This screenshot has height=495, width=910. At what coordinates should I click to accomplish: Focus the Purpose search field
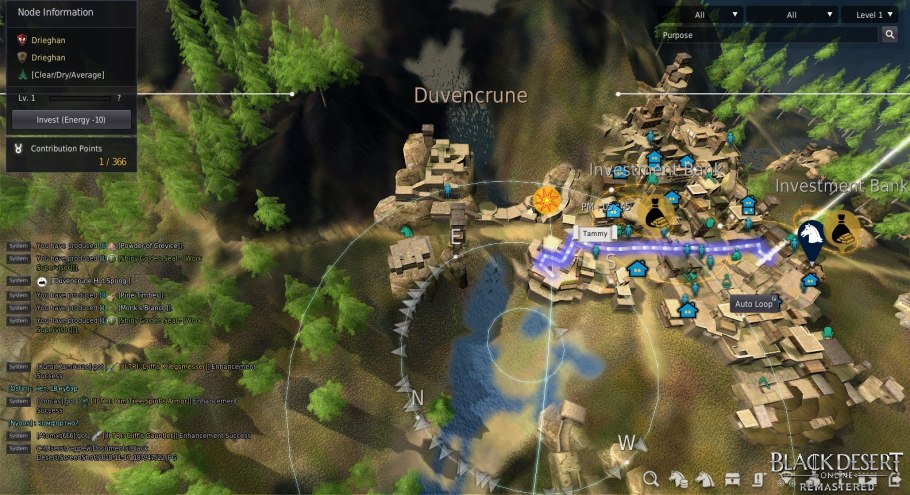766,35
